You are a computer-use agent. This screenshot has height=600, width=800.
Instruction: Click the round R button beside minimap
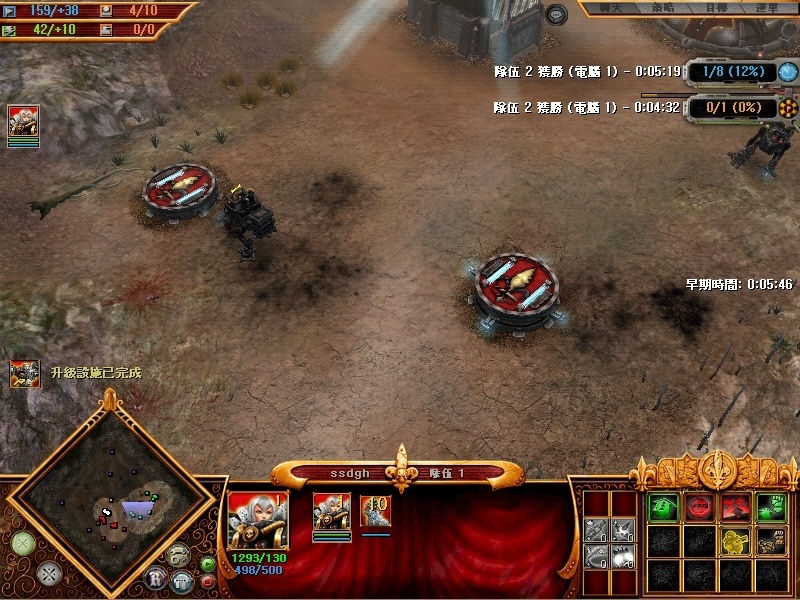point(156,576)
